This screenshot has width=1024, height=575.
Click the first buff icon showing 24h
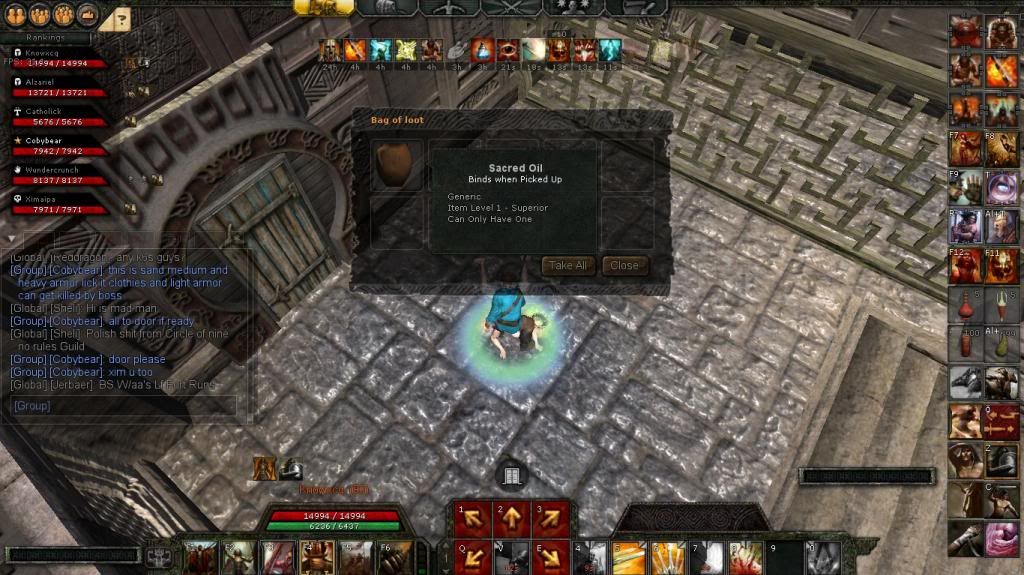pyautogui.click(x=329, y=50)
